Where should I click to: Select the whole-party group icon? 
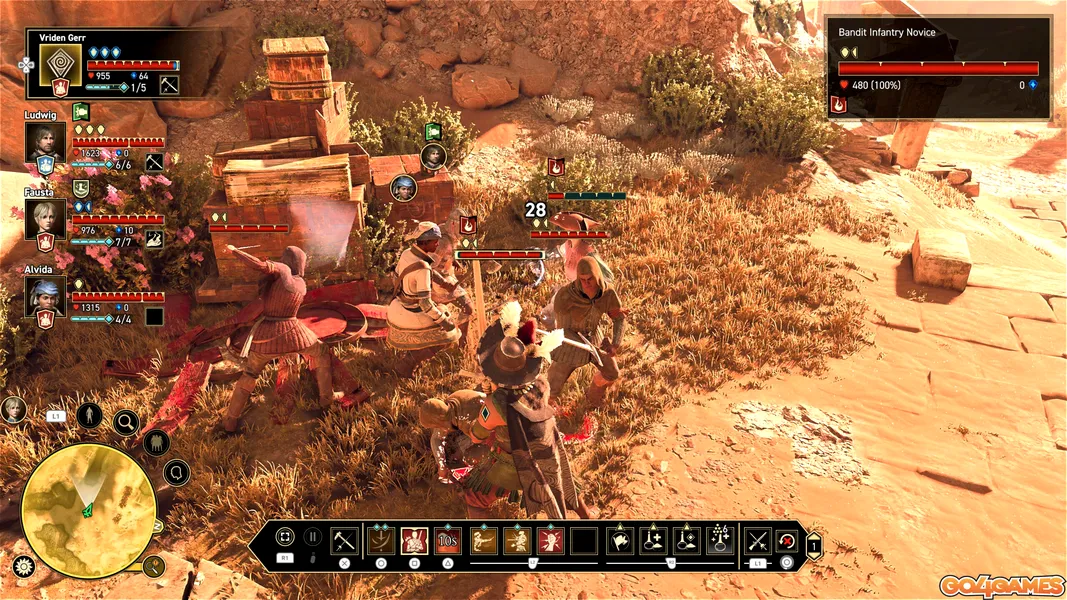click(x=156, y=442)
